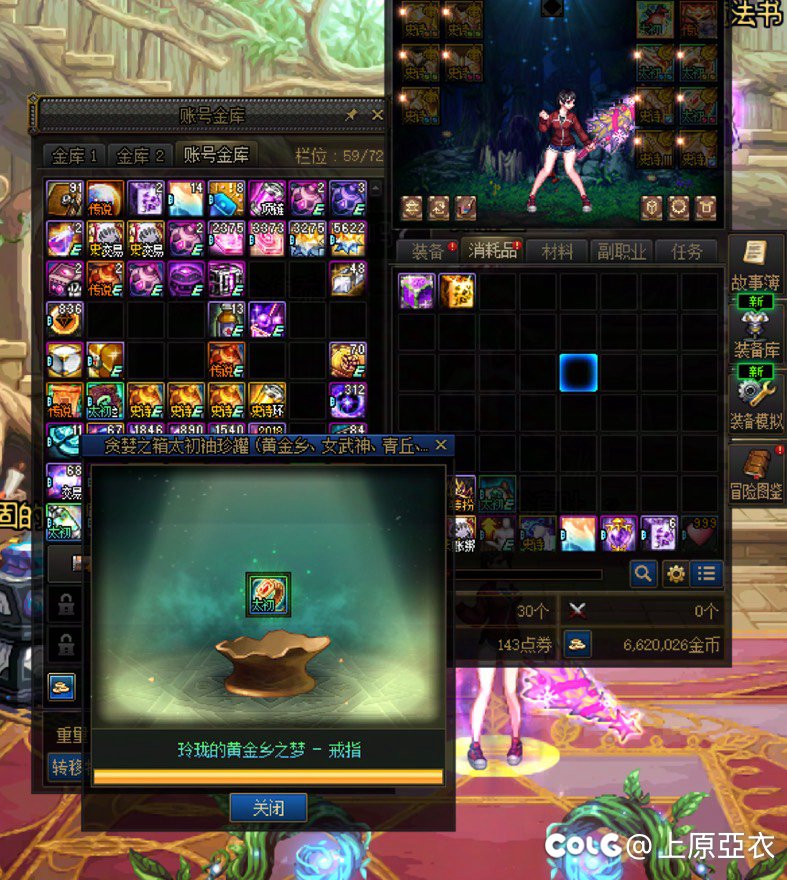Select the 太初 ring reward icon

tap(268, 593)
